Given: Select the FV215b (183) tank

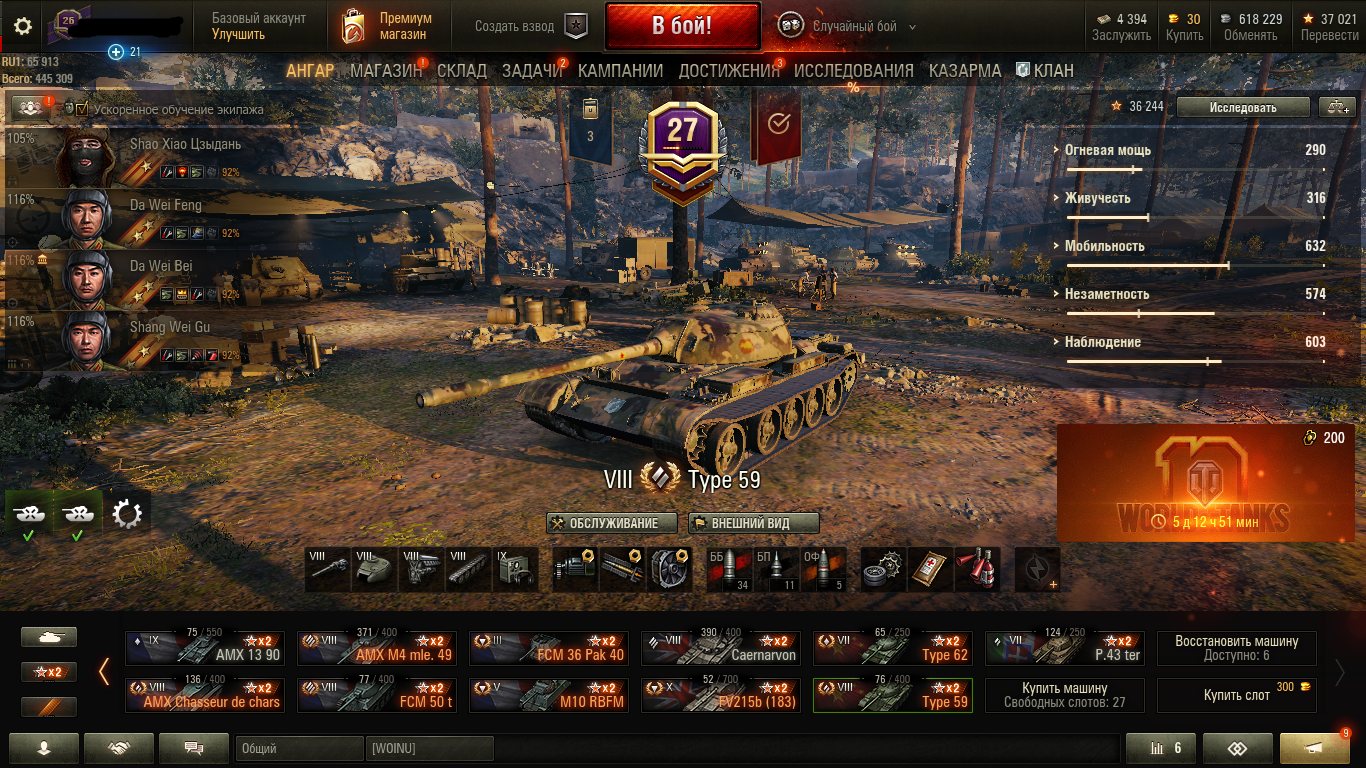Looking at the screenshot, I should coord(720,695).
